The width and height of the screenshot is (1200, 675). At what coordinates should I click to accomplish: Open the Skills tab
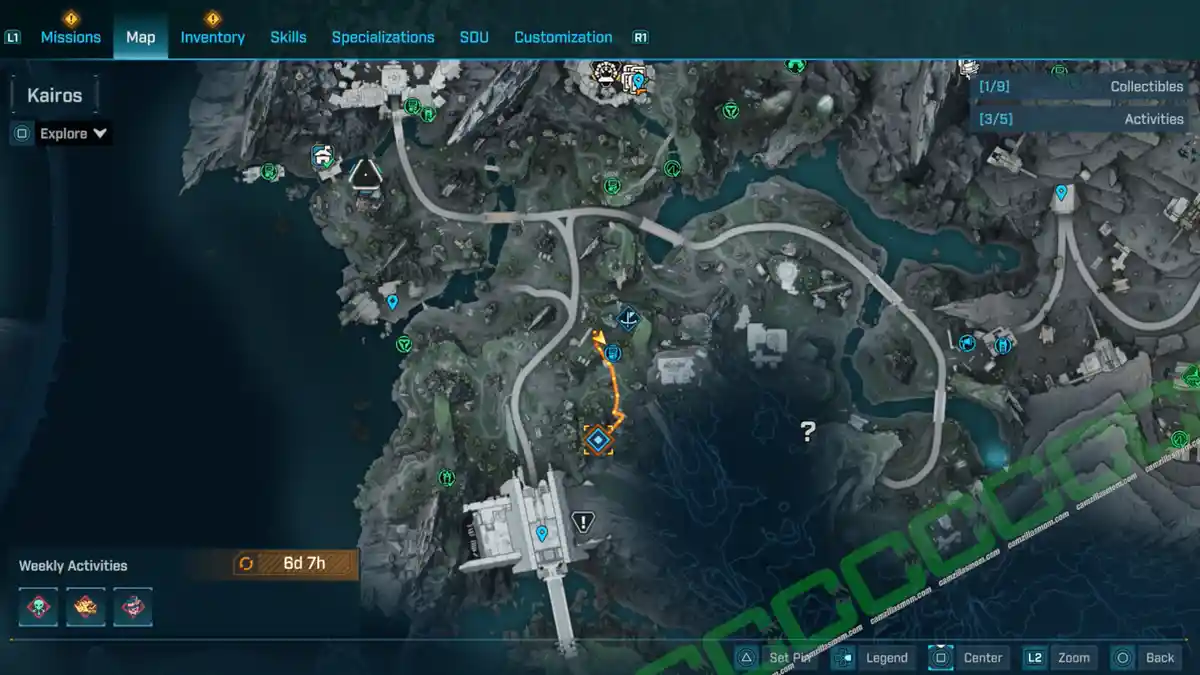pos(288,37)
